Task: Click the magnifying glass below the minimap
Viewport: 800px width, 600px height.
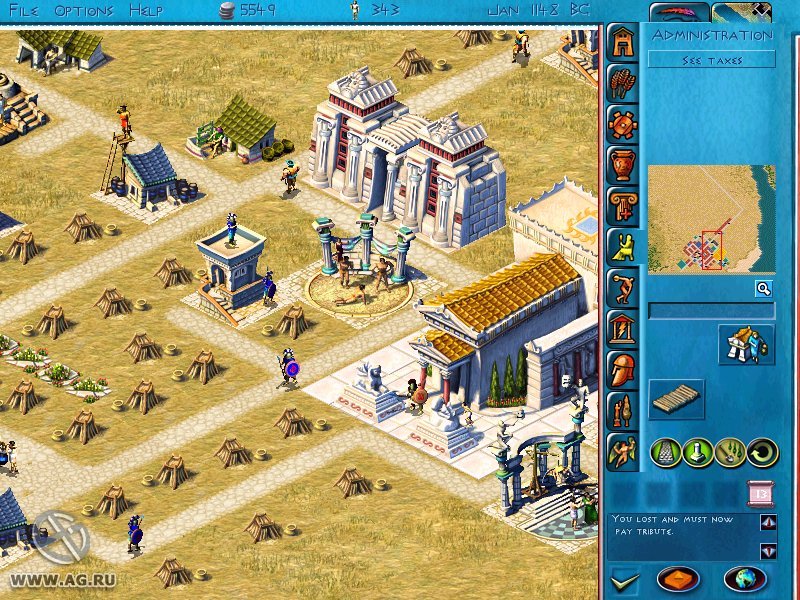Action: click(763, 289)
